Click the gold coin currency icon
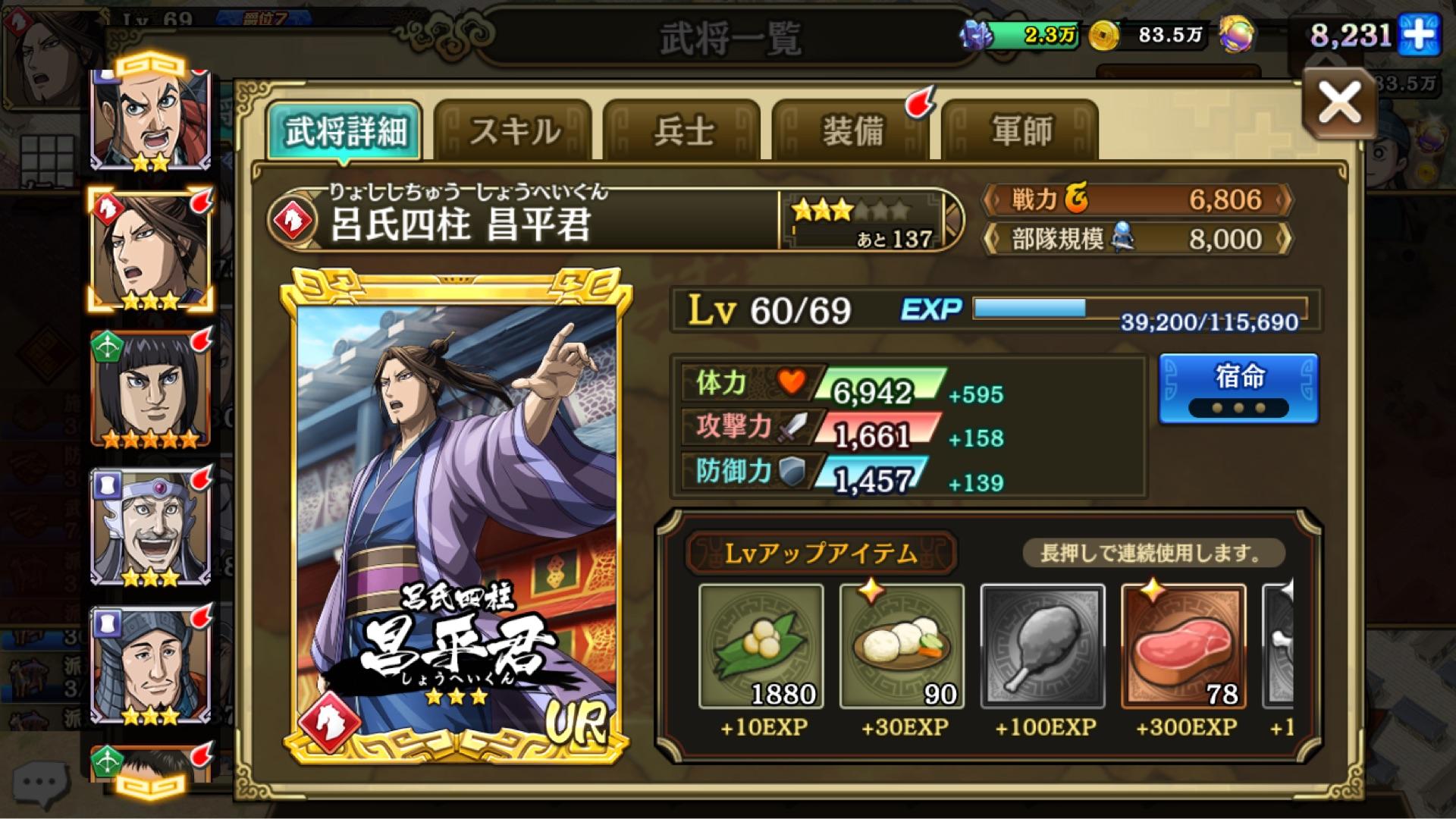The width and height of the screenshot is (1456, 819). (1103, 34)
